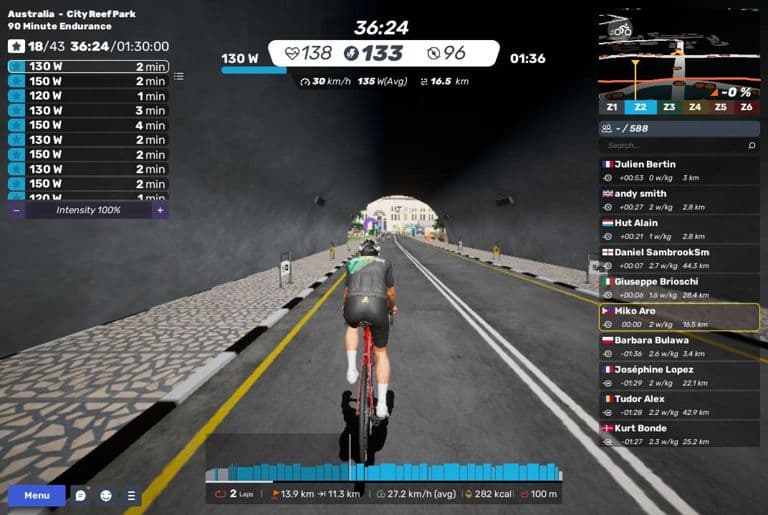Viewport: 768px width, 515px height.
Task: Increase workout intensity with the plus button
Action: 159,210
